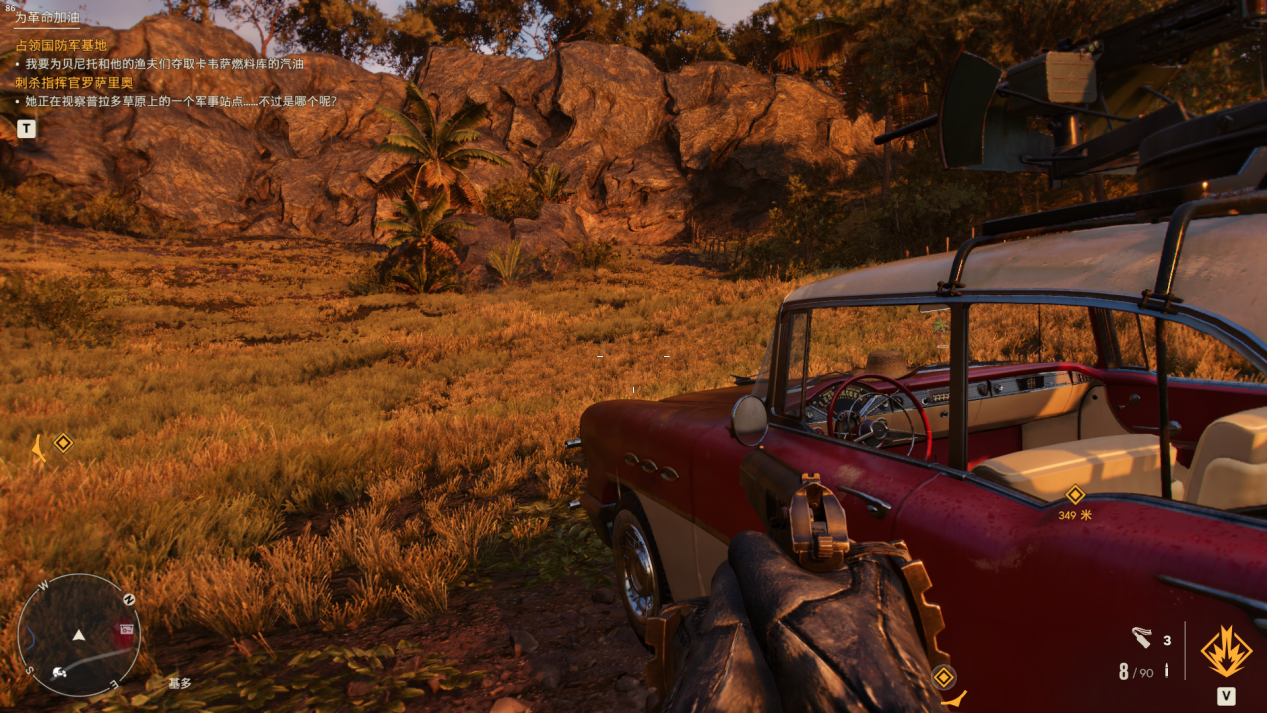
Task: Click the objective marker showing 349 米
Action: coord(1075,495)
